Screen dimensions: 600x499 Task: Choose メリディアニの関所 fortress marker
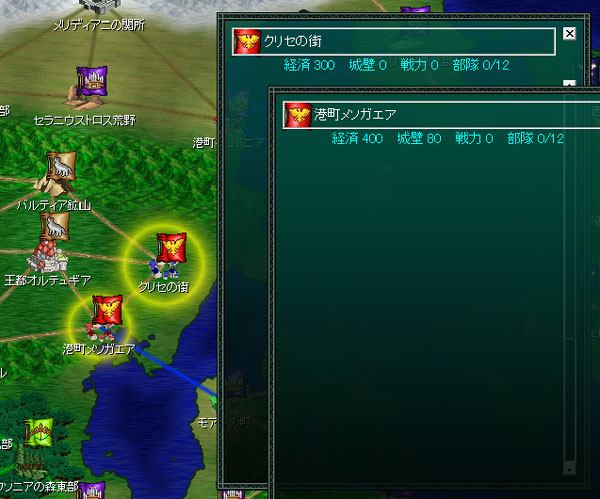[98, 5]
